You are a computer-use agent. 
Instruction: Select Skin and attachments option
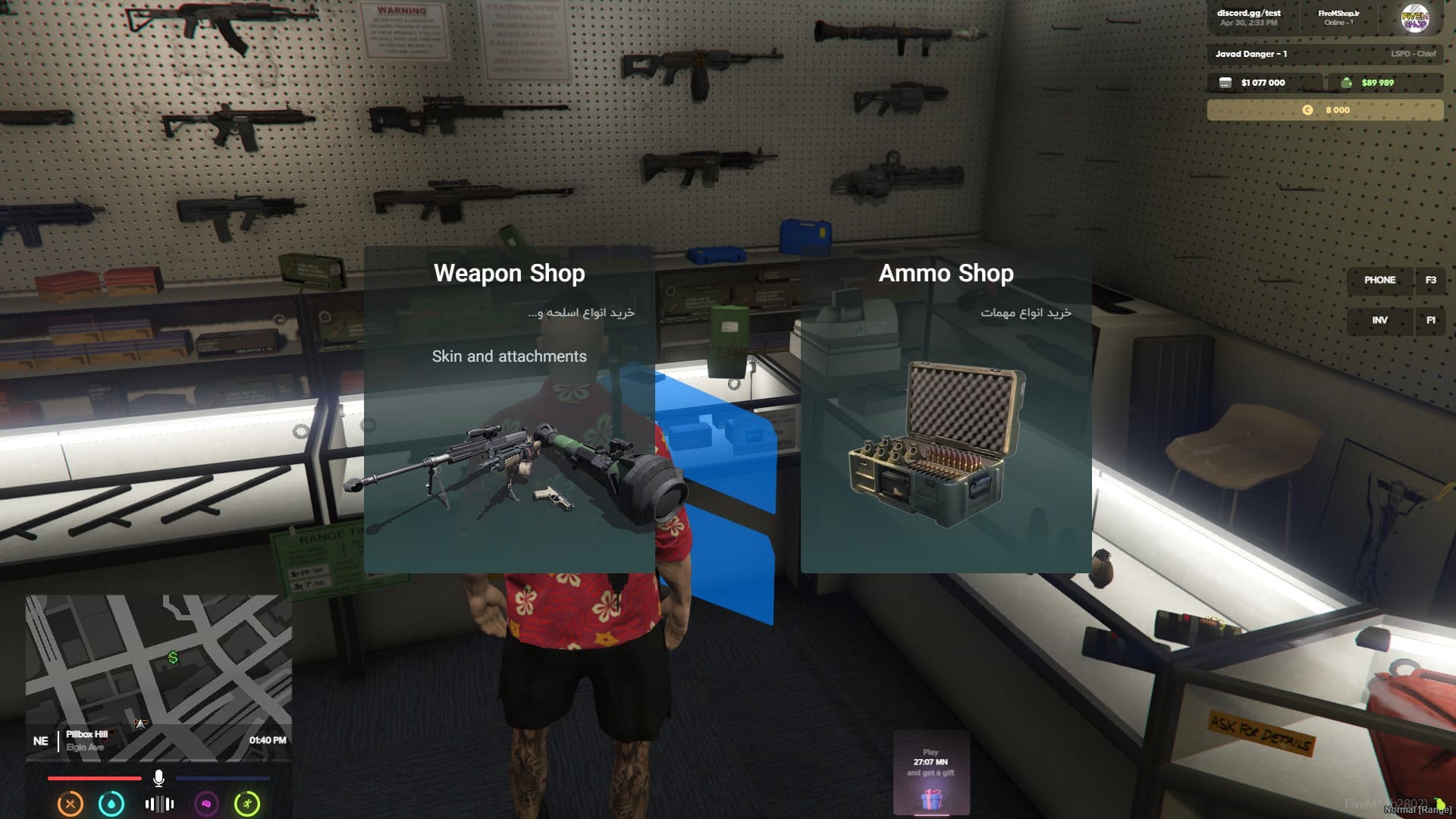(x=509, y=356)
